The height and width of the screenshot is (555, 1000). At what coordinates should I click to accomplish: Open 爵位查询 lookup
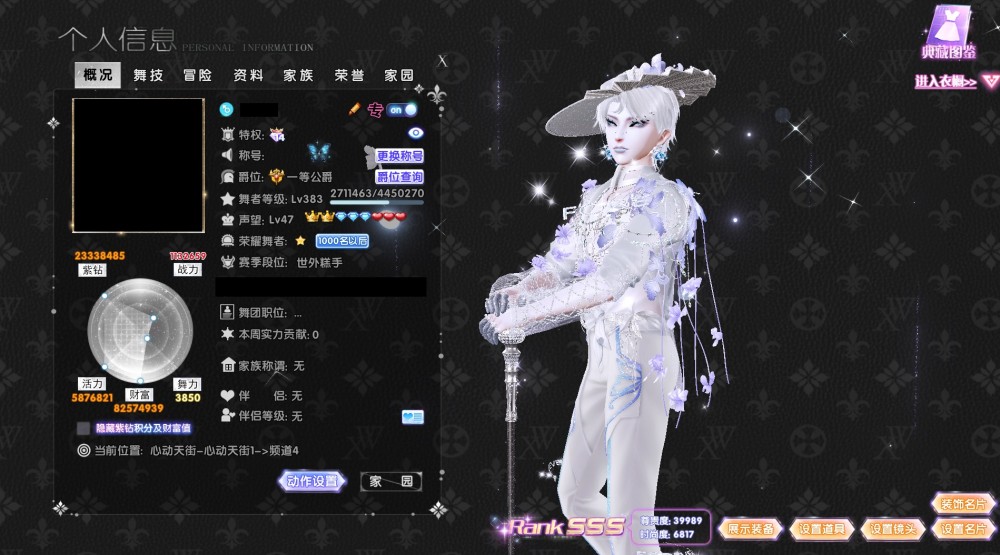(399, 177)
